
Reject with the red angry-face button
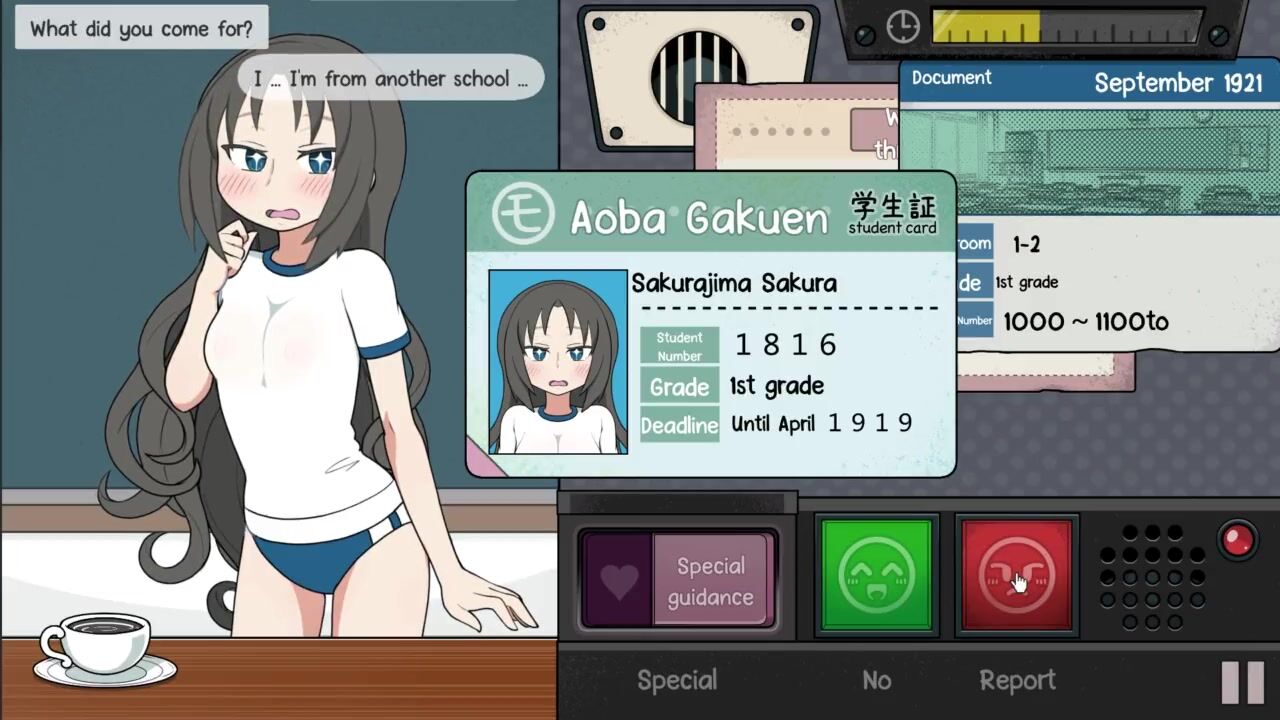(1016, 575)
